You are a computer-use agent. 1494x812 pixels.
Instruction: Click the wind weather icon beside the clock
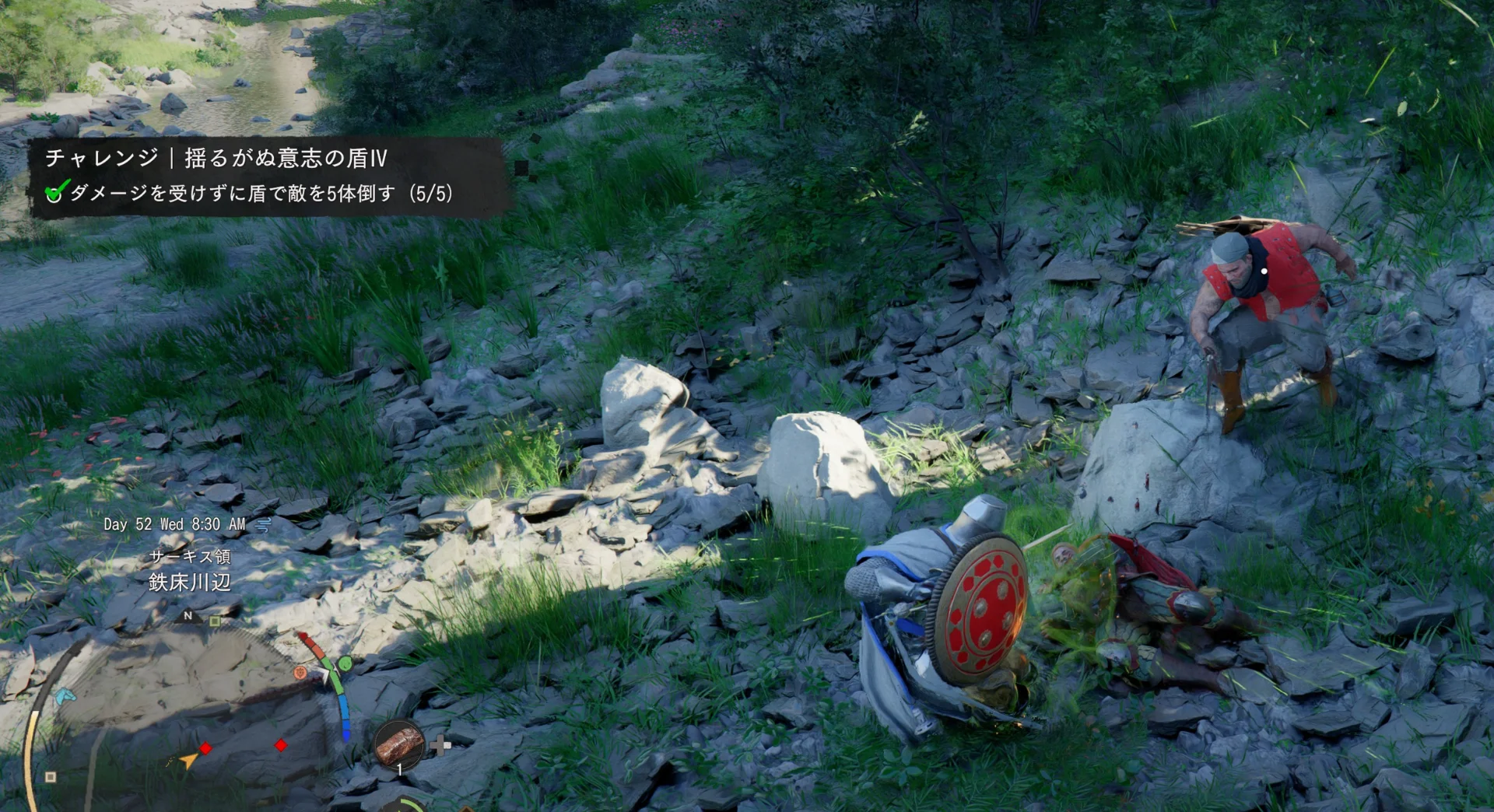(x=263, y=524)
